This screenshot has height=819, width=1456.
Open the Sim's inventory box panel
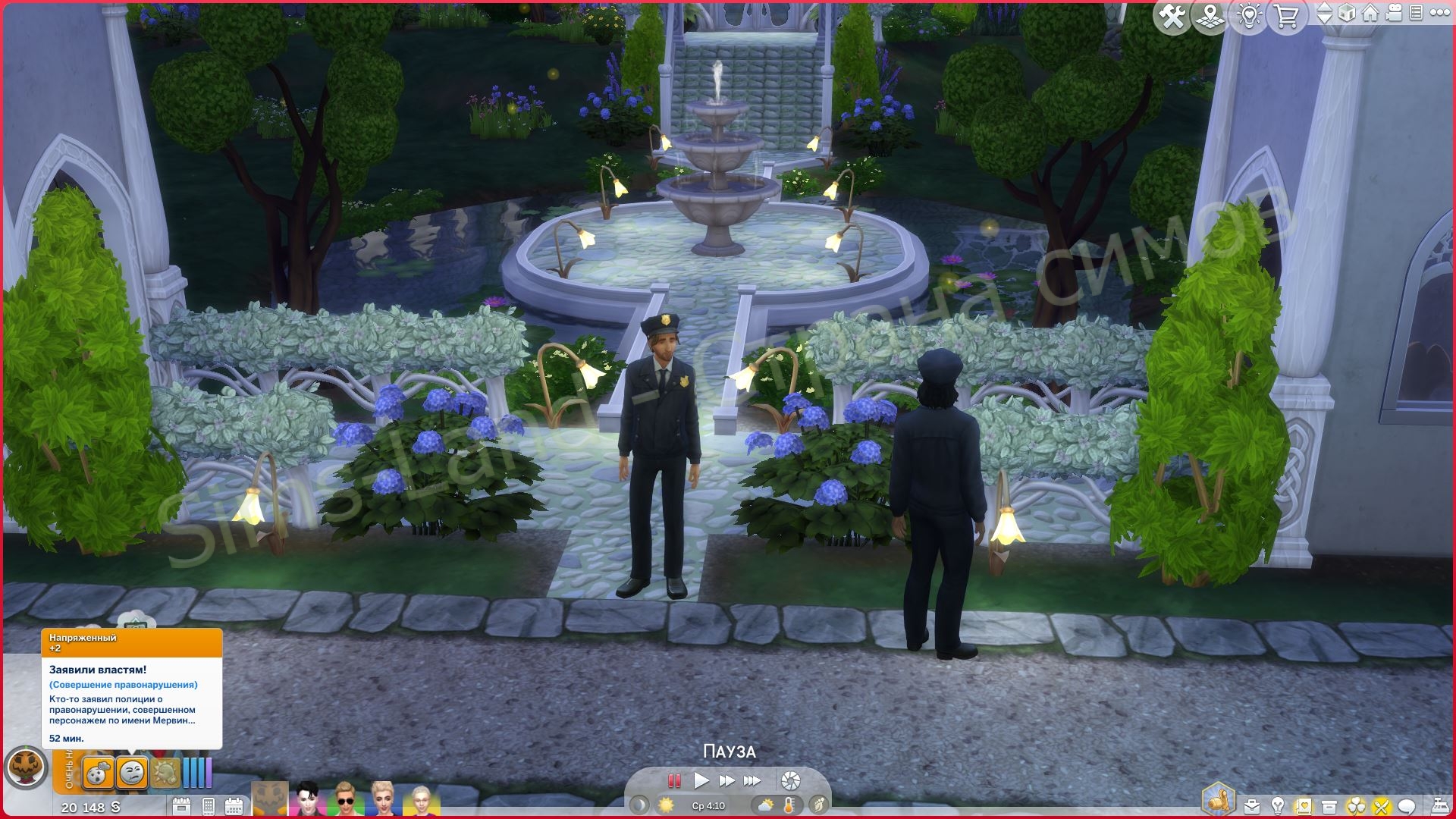1329,804
